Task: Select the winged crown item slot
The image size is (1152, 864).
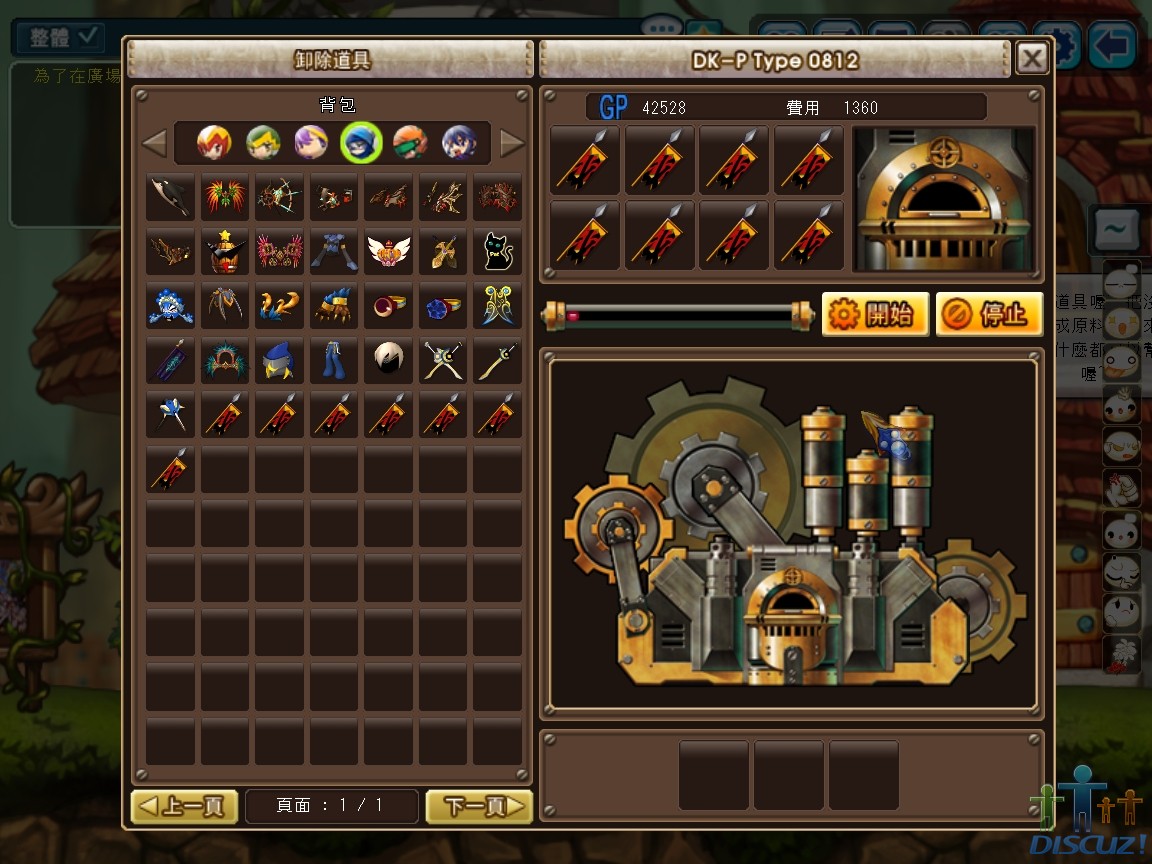Action: [x=388, y=251]
